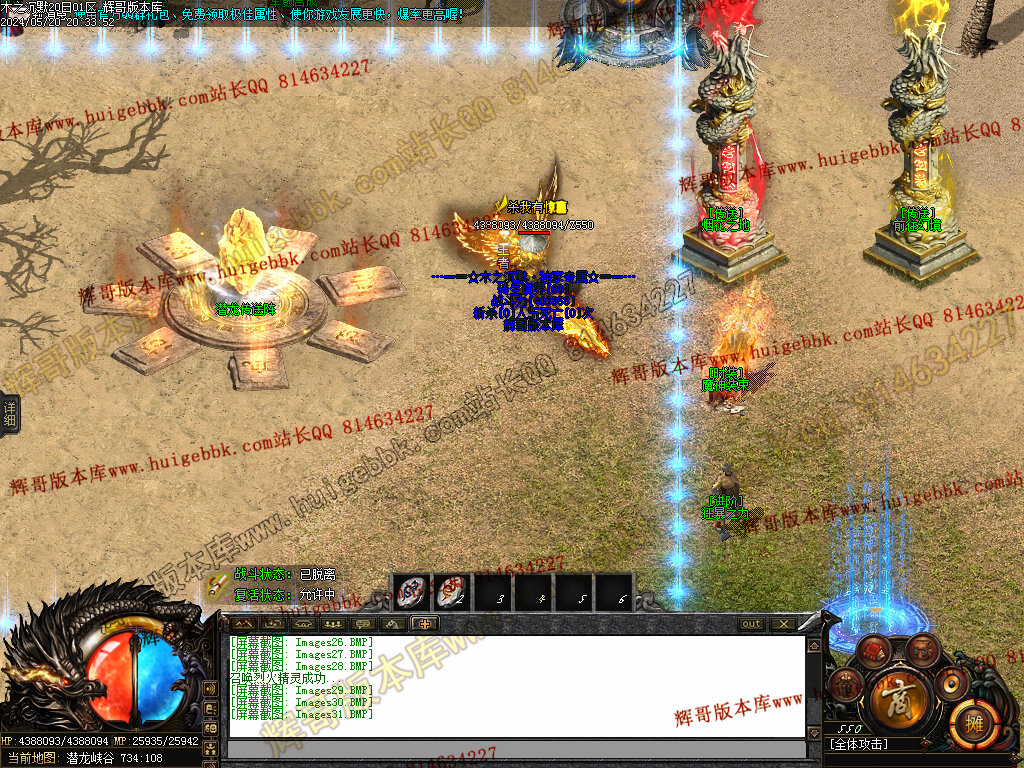Click the red book skills icon

874,652
